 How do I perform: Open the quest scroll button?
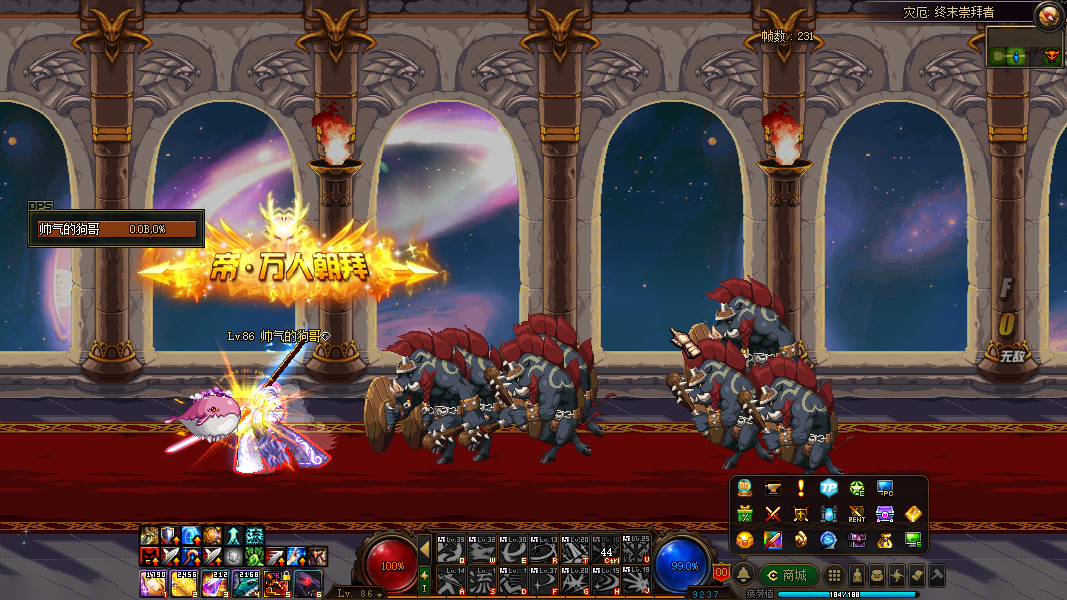point(916,575)
